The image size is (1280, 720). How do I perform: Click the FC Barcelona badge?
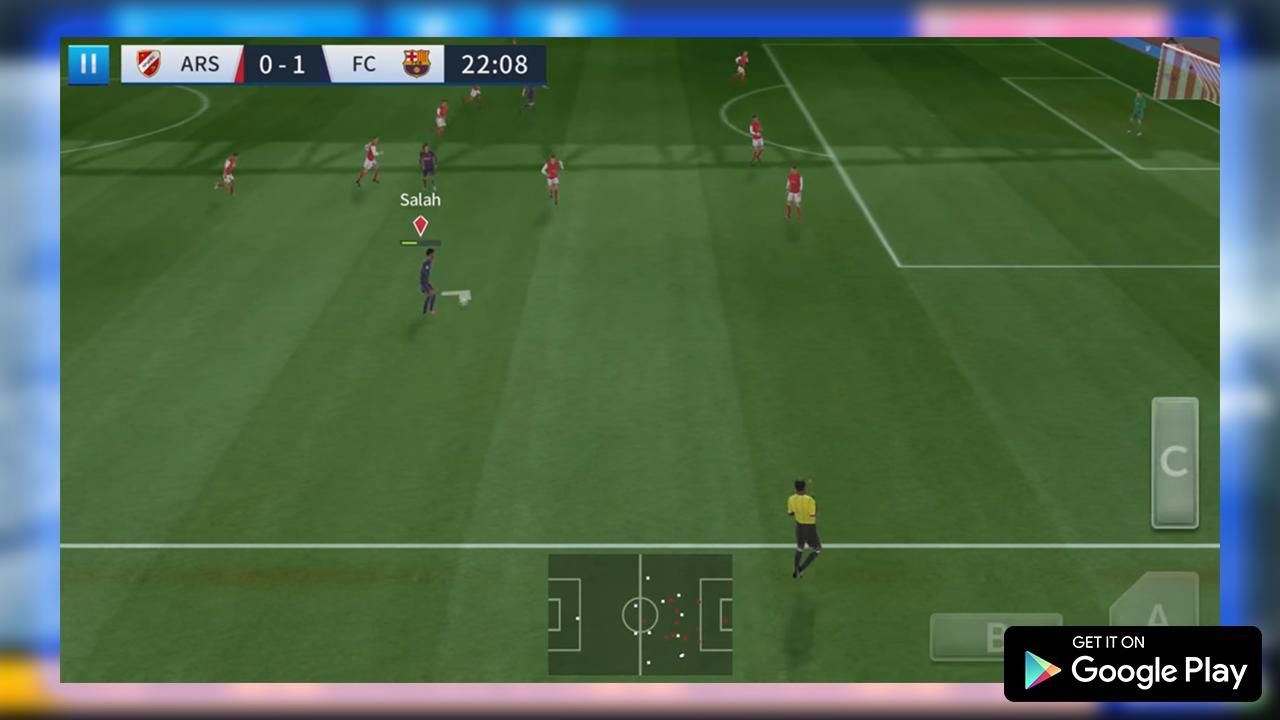(x=414, y=63)
